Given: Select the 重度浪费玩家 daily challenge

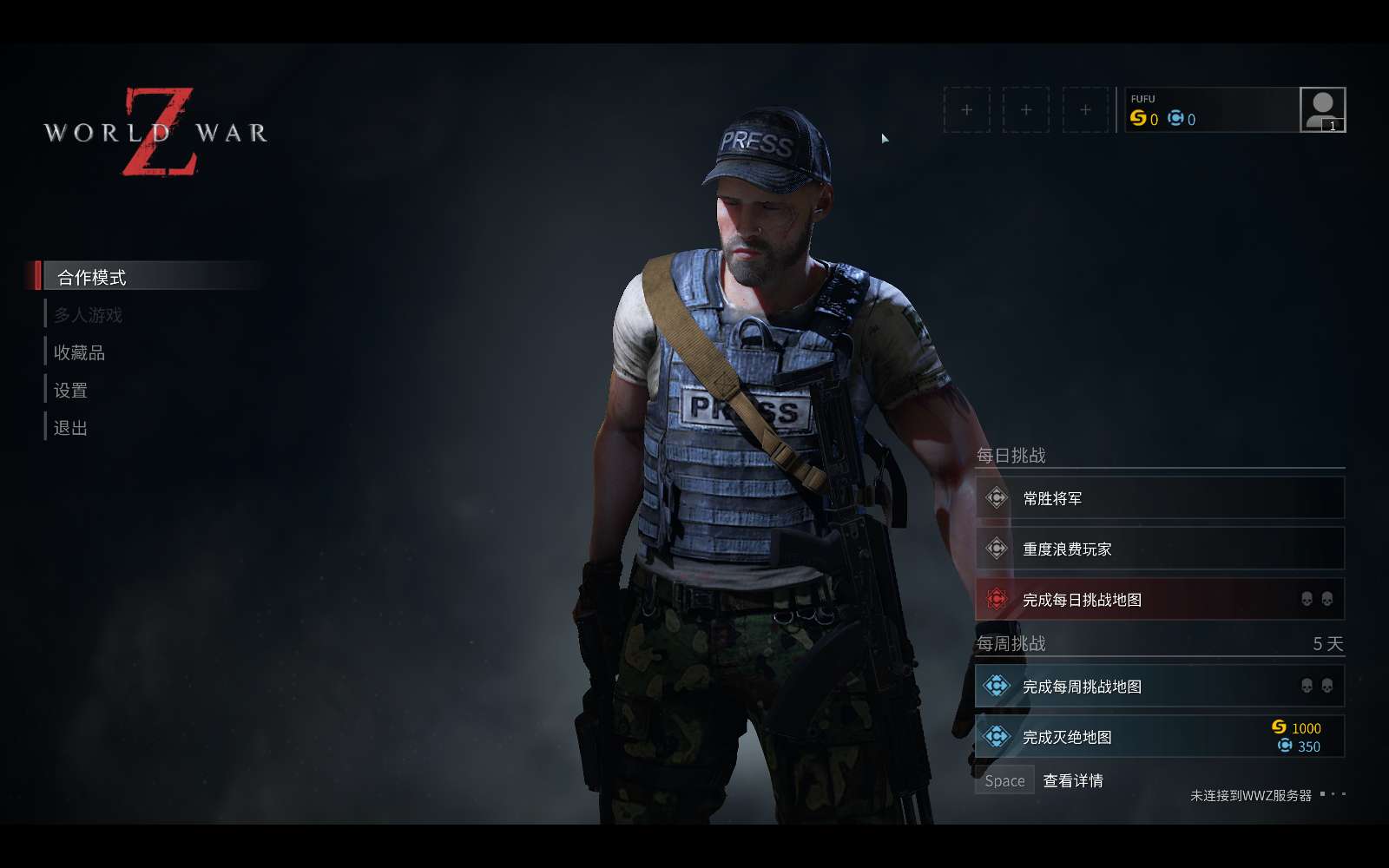Looking at the screenshot, I should [x=1159, y=549].
